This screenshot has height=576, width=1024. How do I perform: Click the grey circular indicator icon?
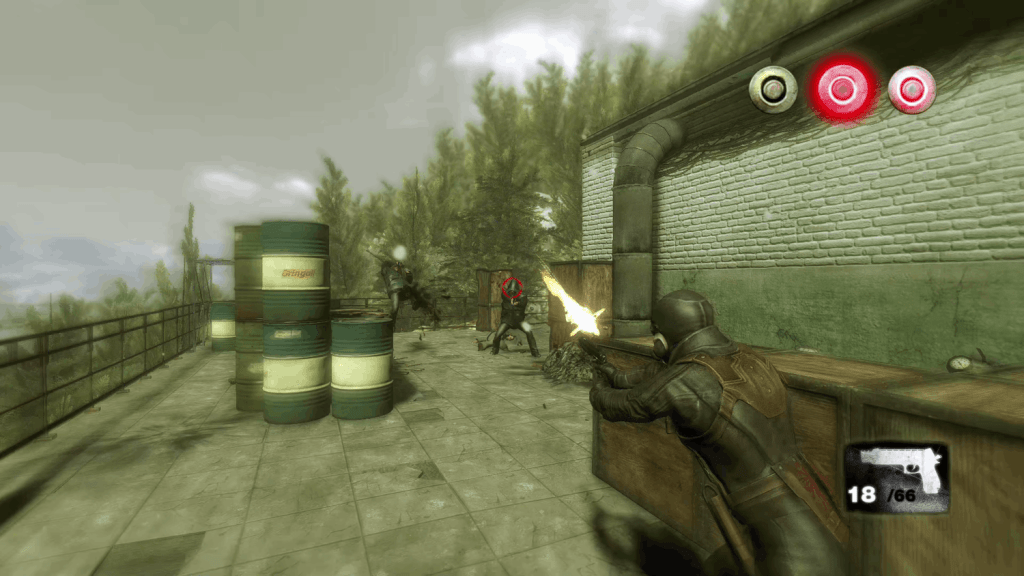pyautogui.click(x=773, y=89)
